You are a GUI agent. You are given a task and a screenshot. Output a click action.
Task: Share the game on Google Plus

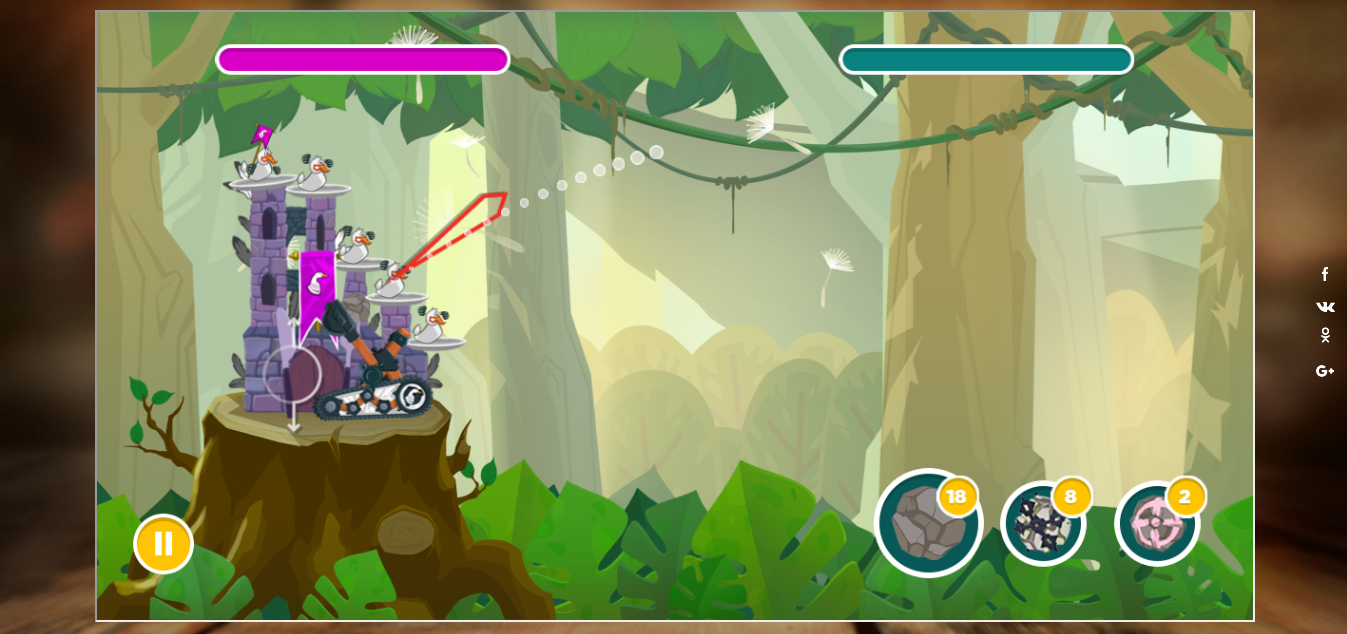point(1325,371)
